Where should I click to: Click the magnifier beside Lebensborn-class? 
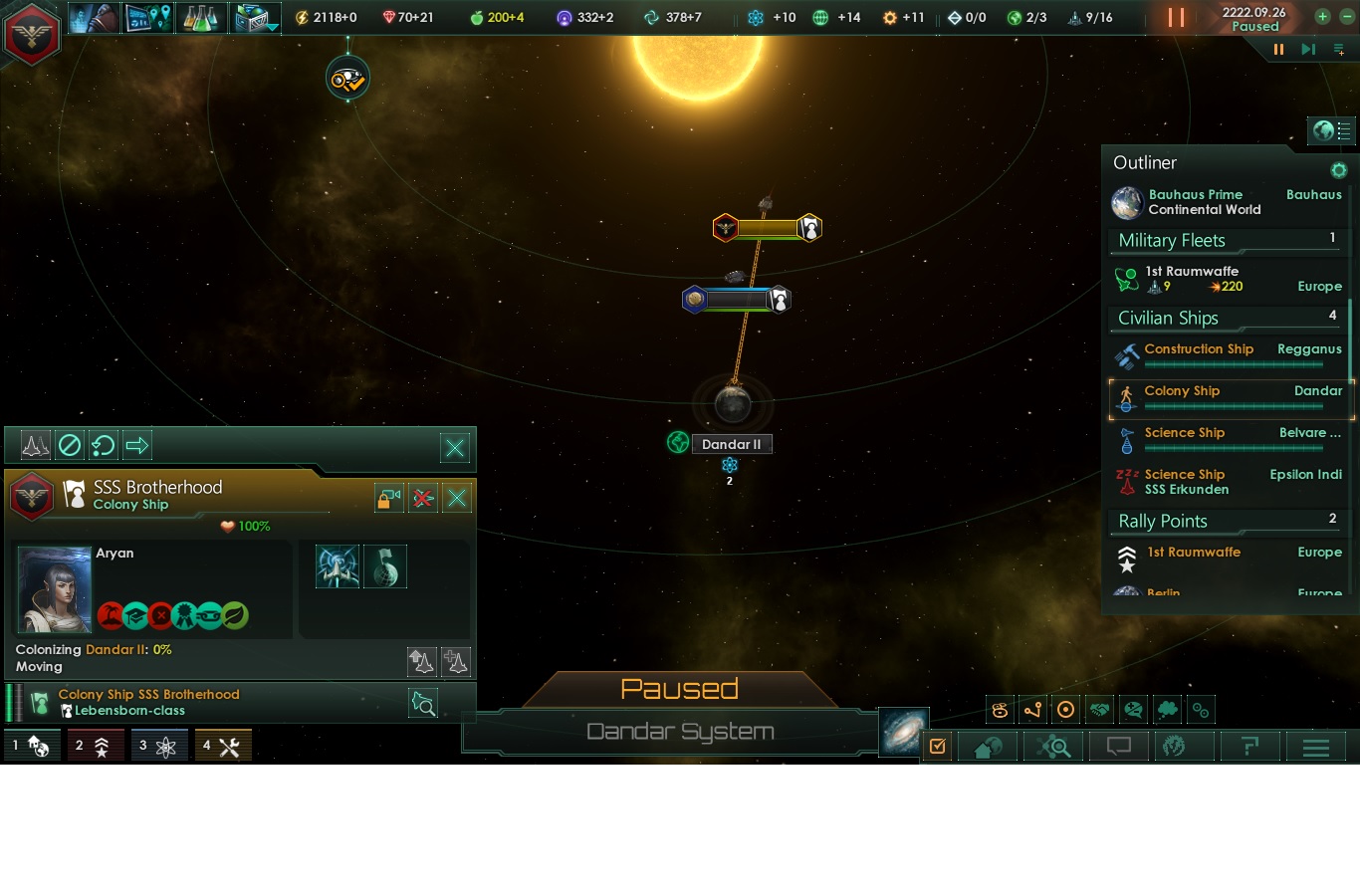tap(423, 703)
